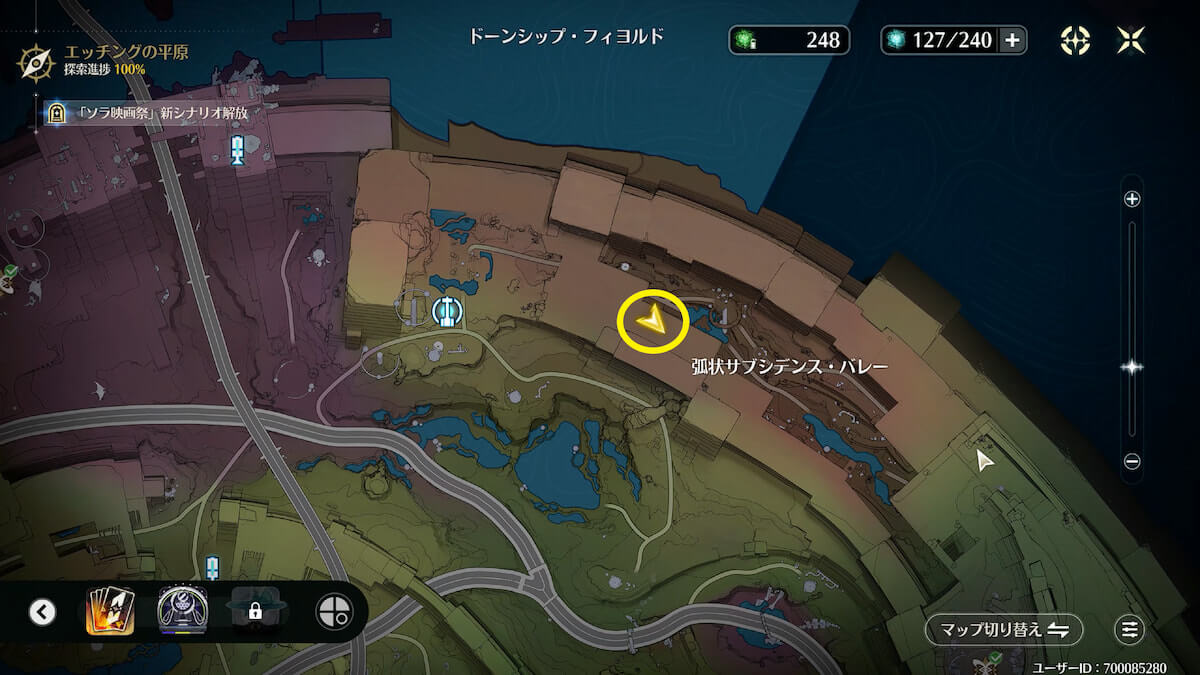Open the マップ切り替え map switch button

click(1004, 629)
